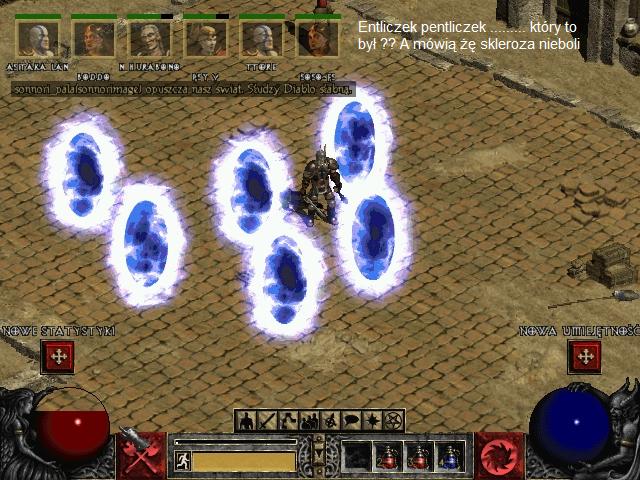The height and width of the screenshot is (480, 640).
Task: Open the game menu pentagram icon
Action: click(394, 420)
